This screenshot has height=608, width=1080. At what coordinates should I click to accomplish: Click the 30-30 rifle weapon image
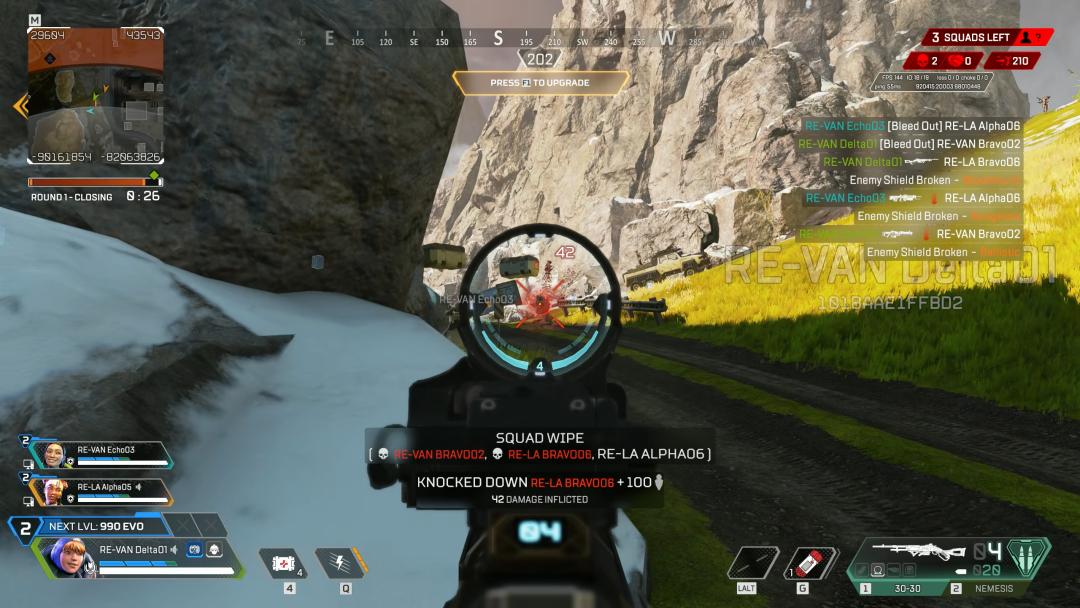(917, 551)
